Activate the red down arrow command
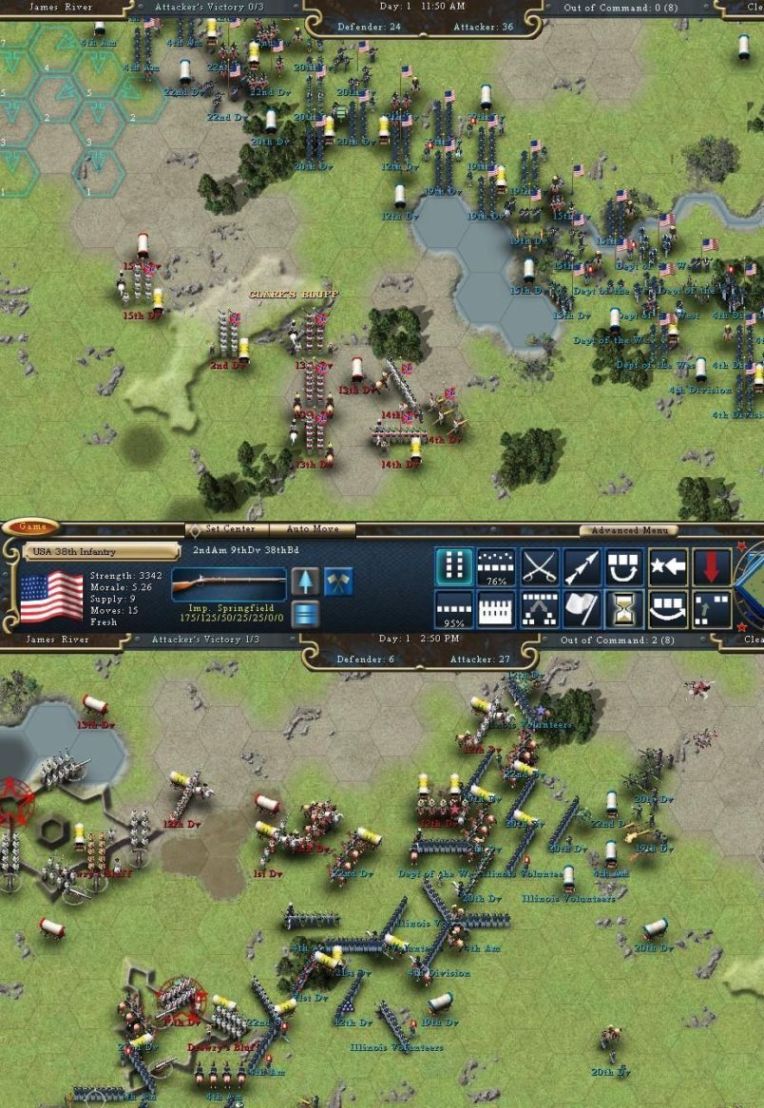 point(711,567)
